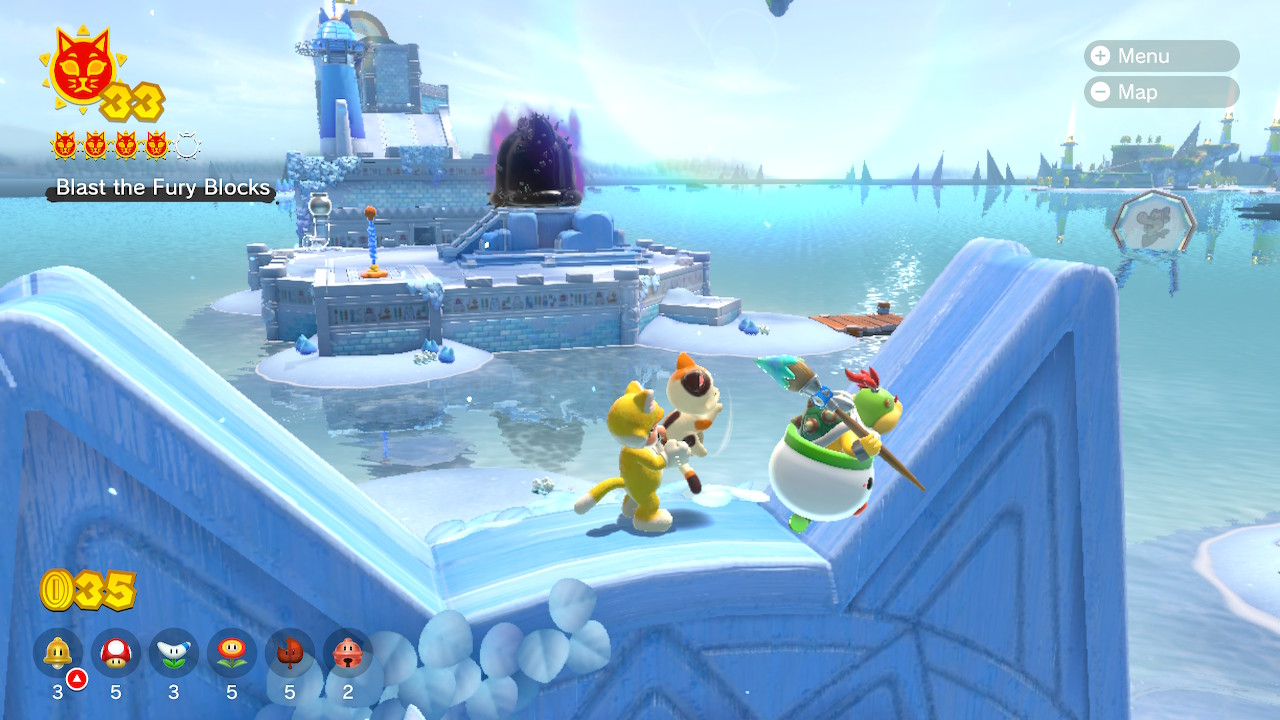Choose the Super Mushroom reserve item
This screenshot has width=1280, height=720.
coord(116,653)
